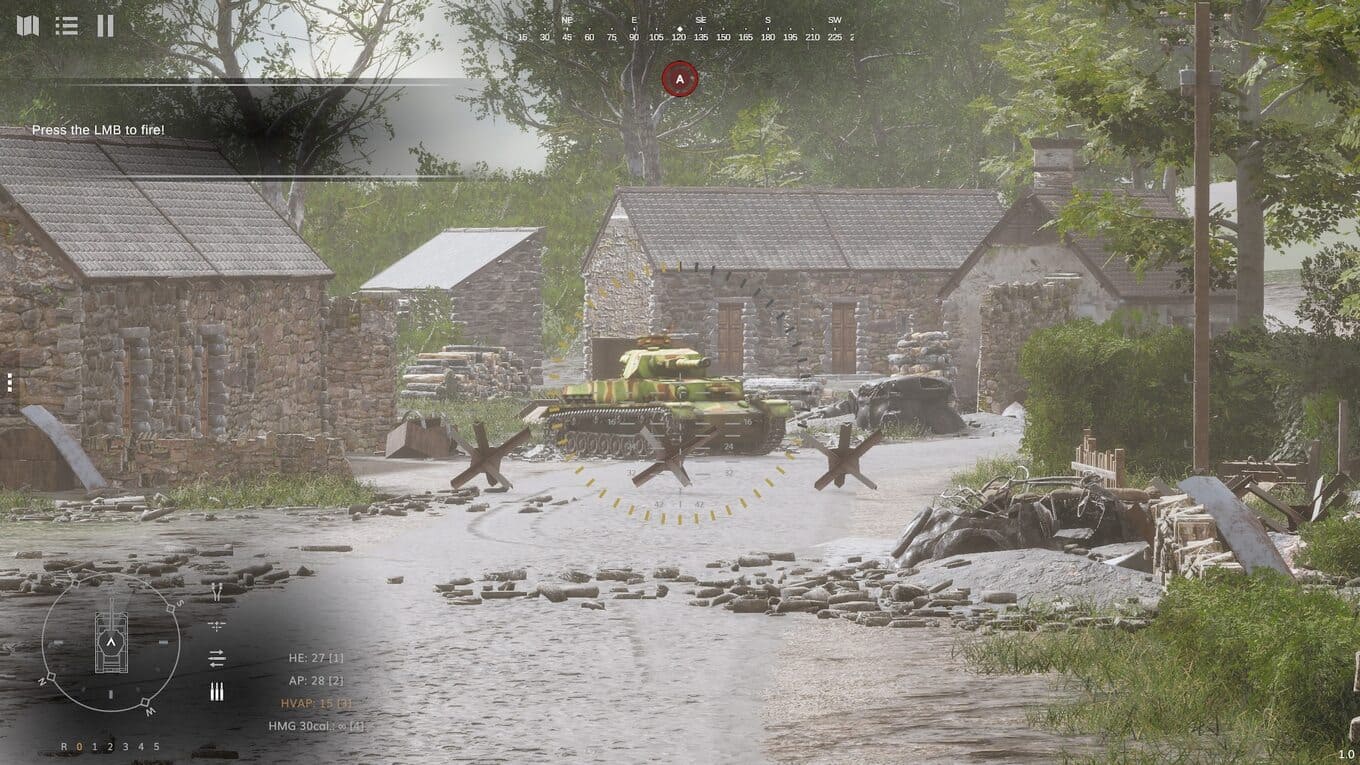The image size is (1360, 765).
Task: Choose the highlighted HVAP ammunition
Action: tap(315, 703)
